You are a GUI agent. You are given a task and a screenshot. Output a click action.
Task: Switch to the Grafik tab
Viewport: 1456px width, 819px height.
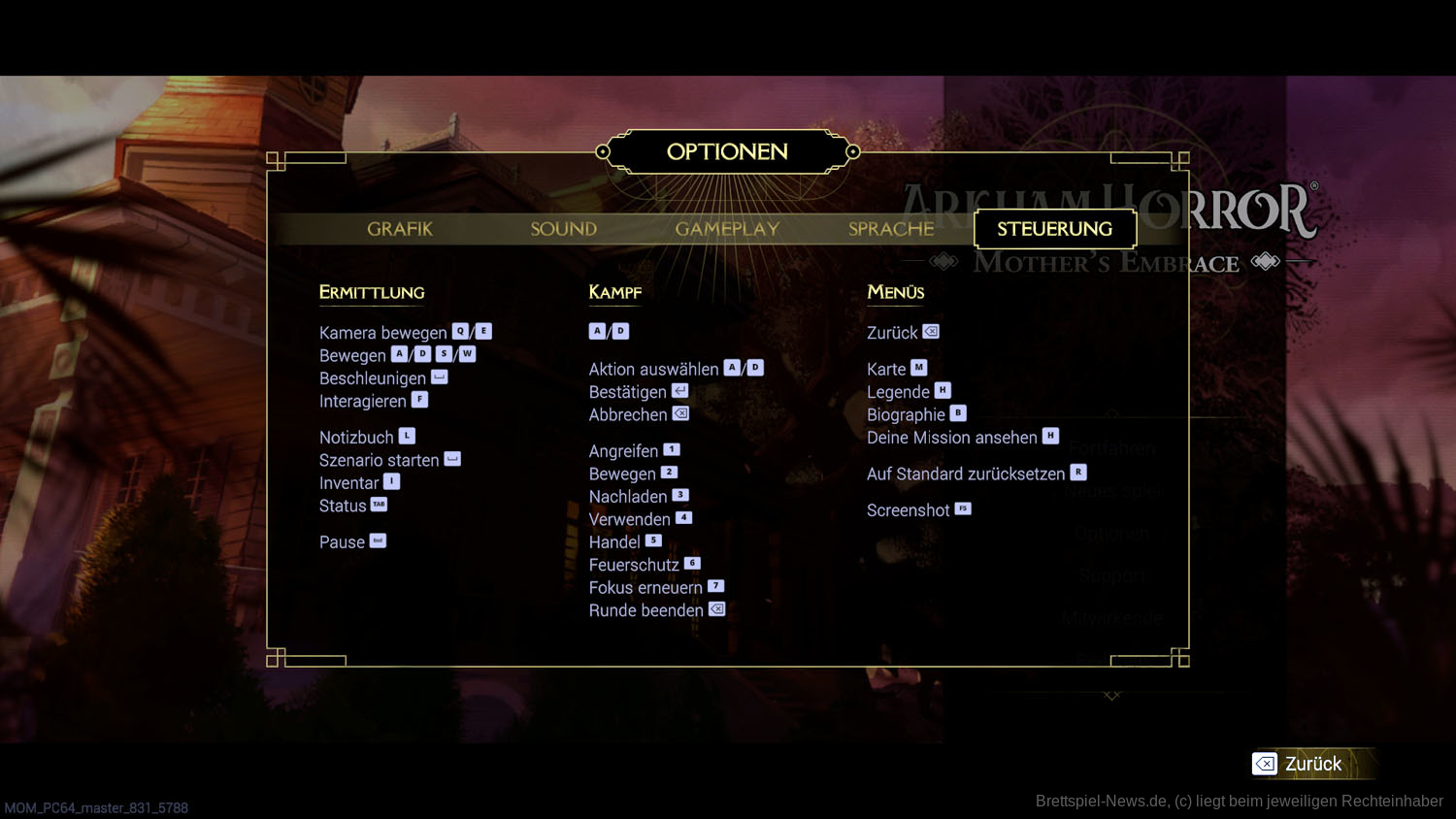(x=400, y=229)
